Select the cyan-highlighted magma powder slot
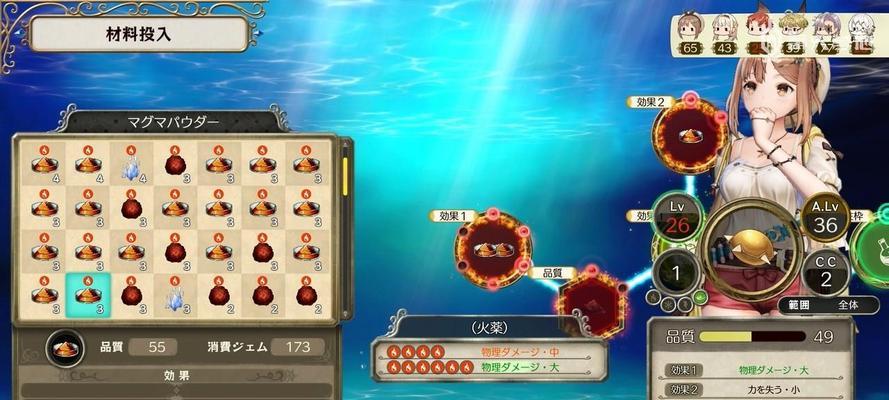 coord(88,293)
